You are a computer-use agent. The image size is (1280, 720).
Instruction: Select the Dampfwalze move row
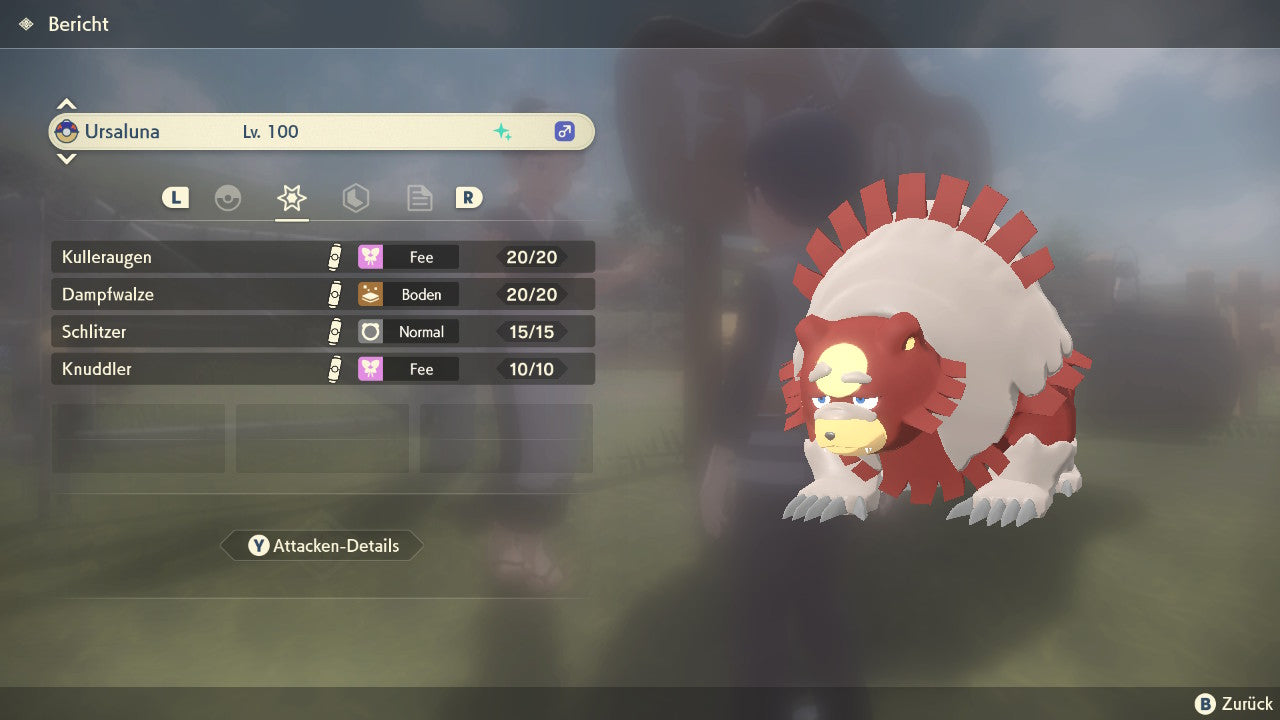(x=322, y=295)
